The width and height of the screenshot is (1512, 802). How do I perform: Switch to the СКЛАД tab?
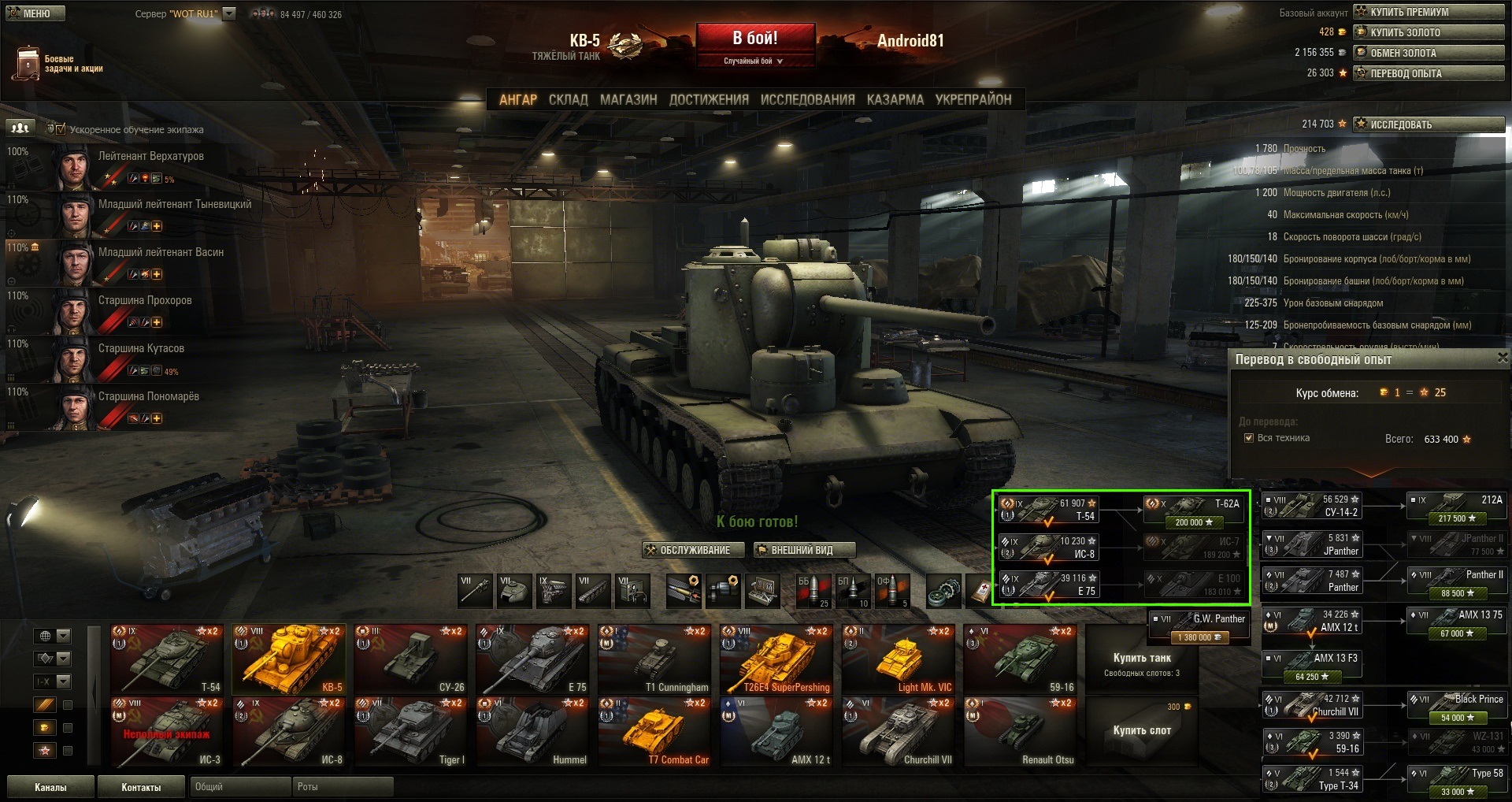(x=568, y=99)
